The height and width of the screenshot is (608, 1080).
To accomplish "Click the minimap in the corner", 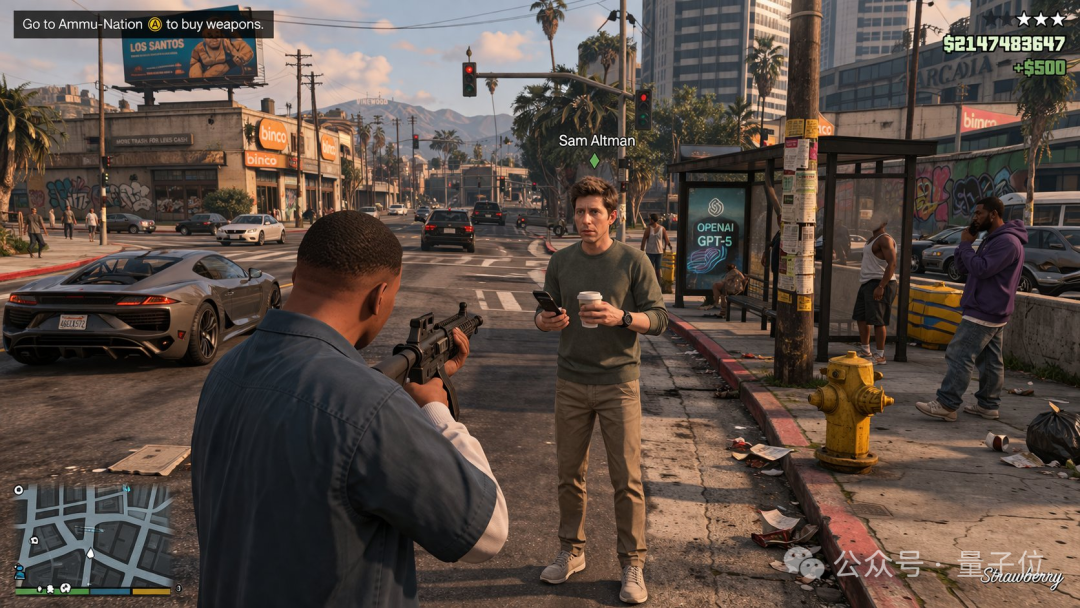I will pos(92,536).
